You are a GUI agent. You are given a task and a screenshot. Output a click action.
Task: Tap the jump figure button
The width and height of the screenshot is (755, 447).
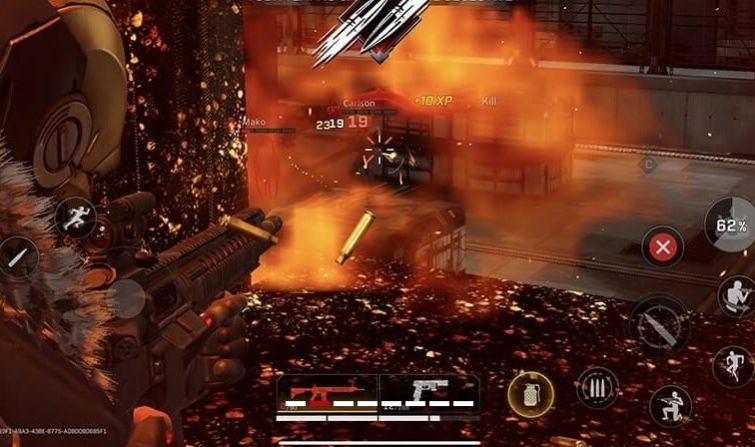tap(733, 366)
